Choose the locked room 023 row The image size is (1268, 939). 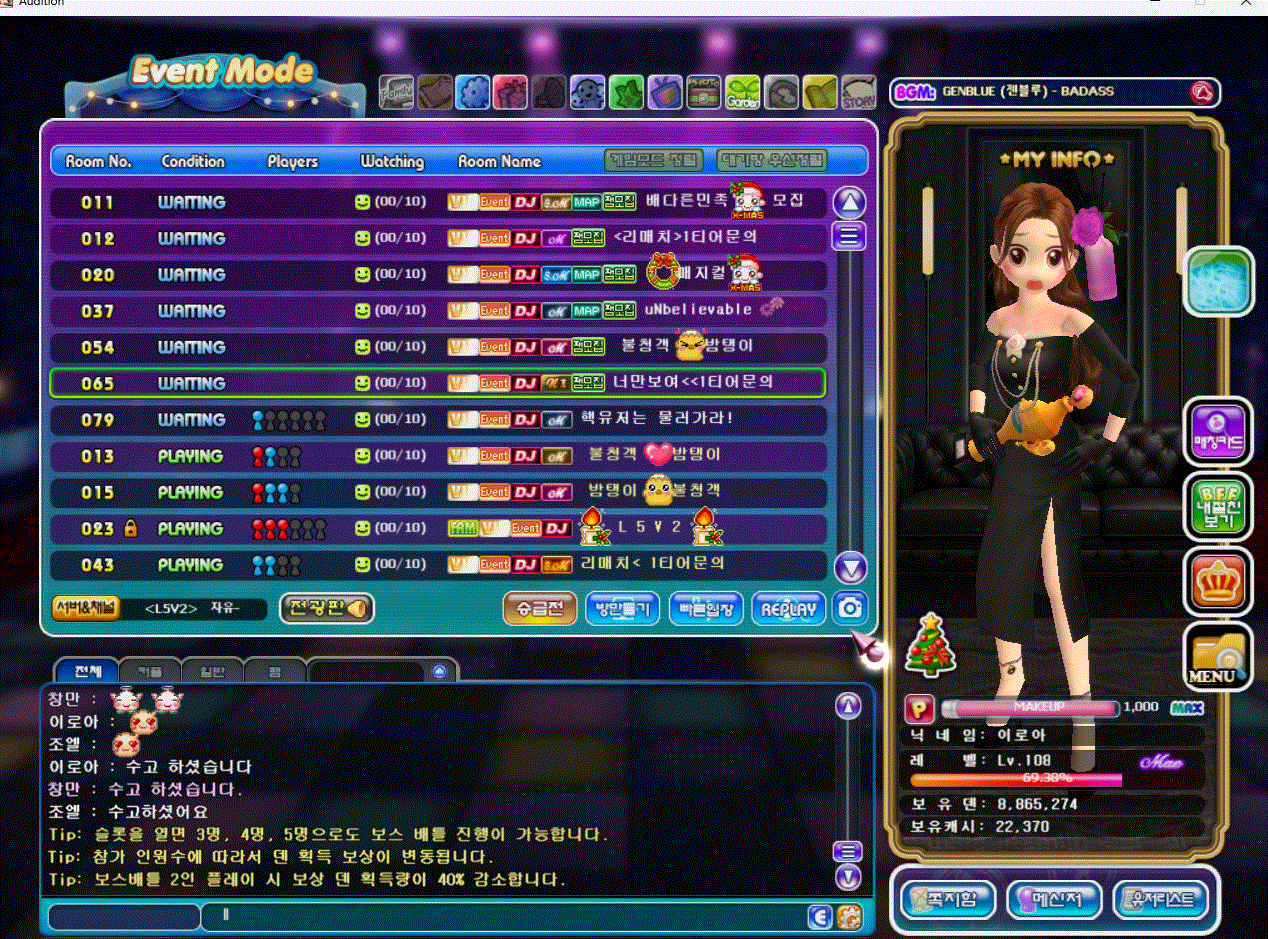coord(437,528)
